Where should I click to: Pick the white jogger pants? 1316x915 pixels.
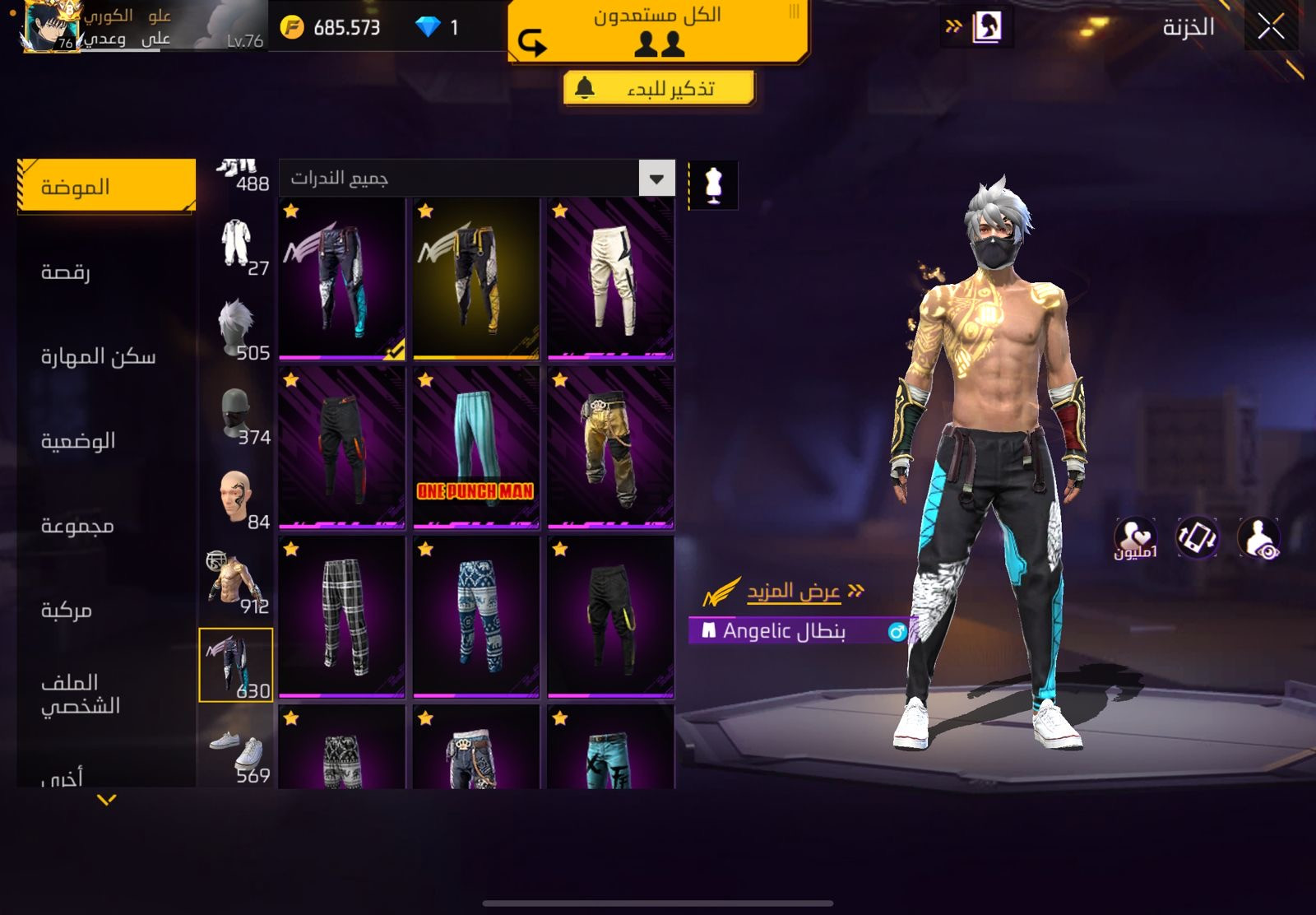[610, 278]
